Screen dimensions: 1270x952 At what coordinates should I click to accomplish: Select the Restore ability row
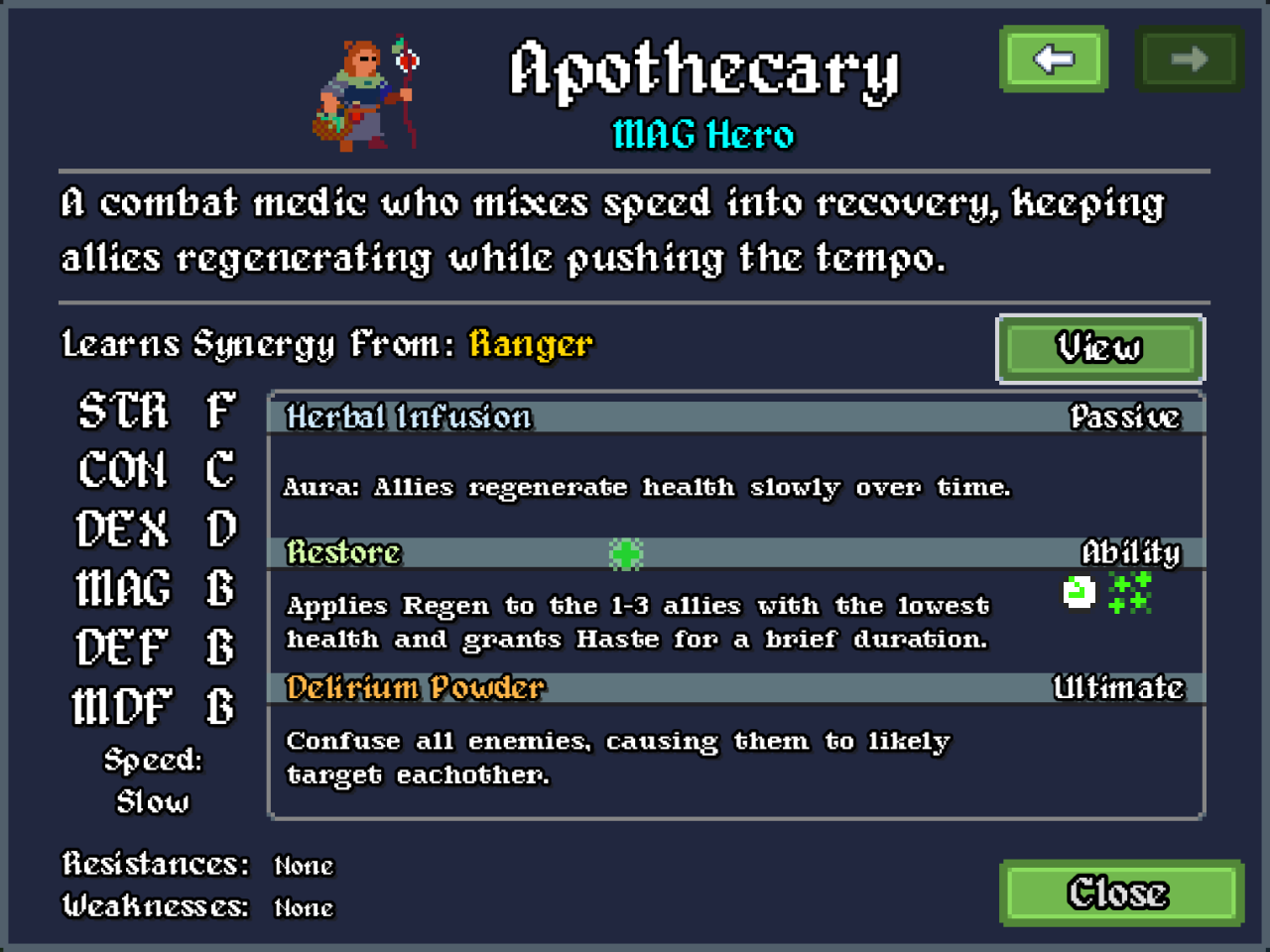(x=735, y=552)
